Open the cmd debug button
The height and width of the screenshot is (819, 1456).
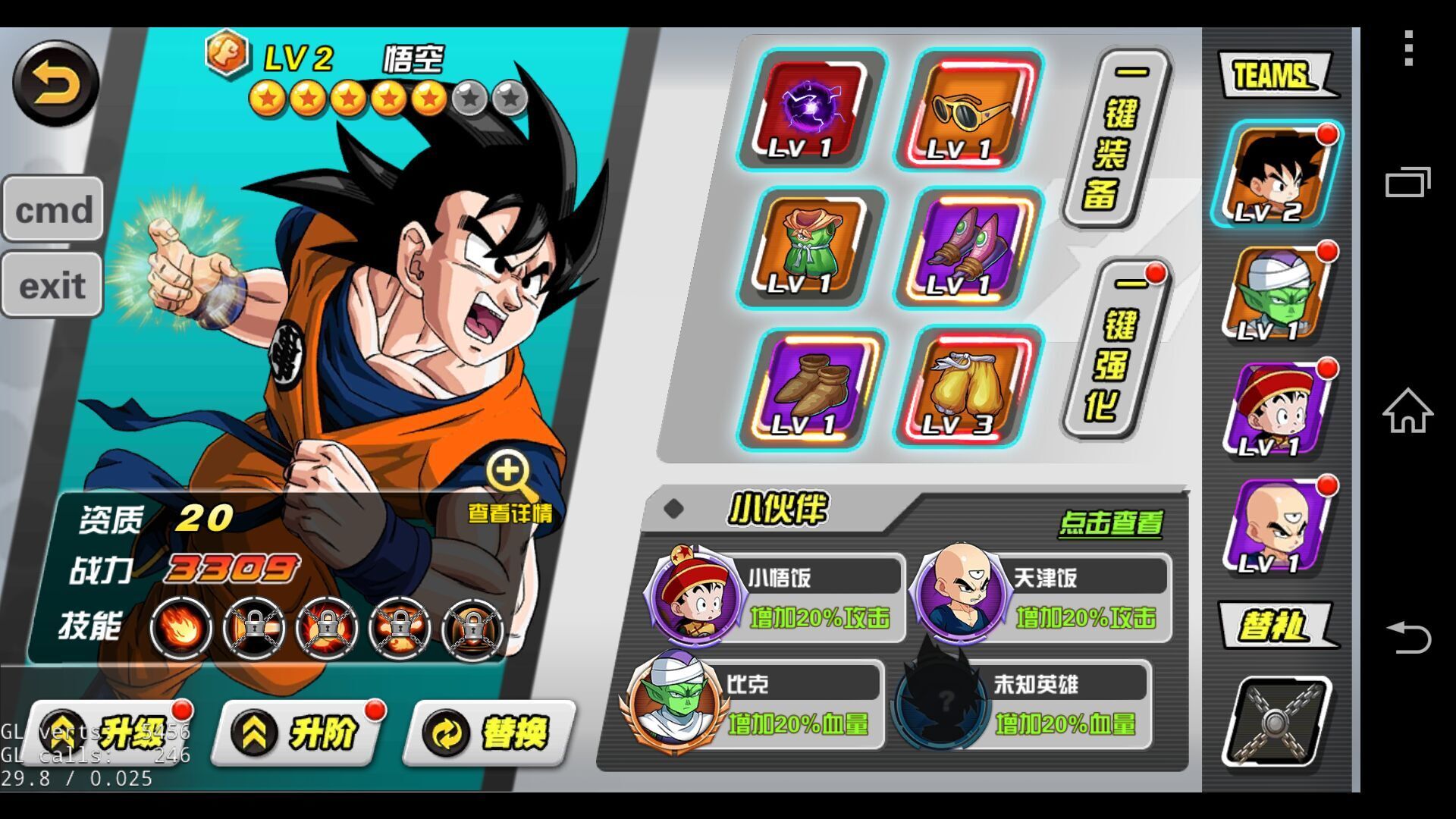(x=53, y=209)
